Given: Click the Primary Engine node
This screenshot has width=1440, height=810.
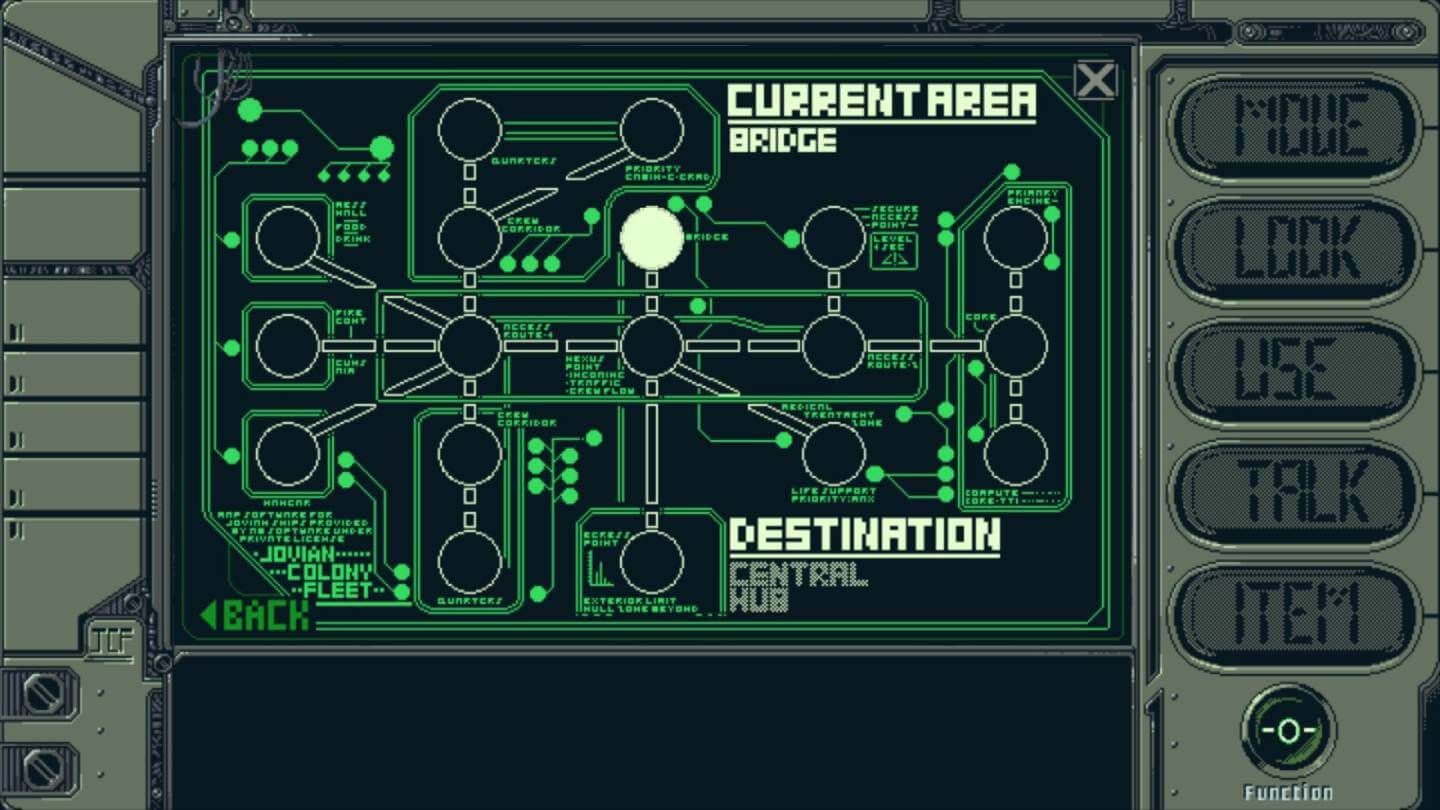Looking at the screenshot, I should [x=1016, y=238].
